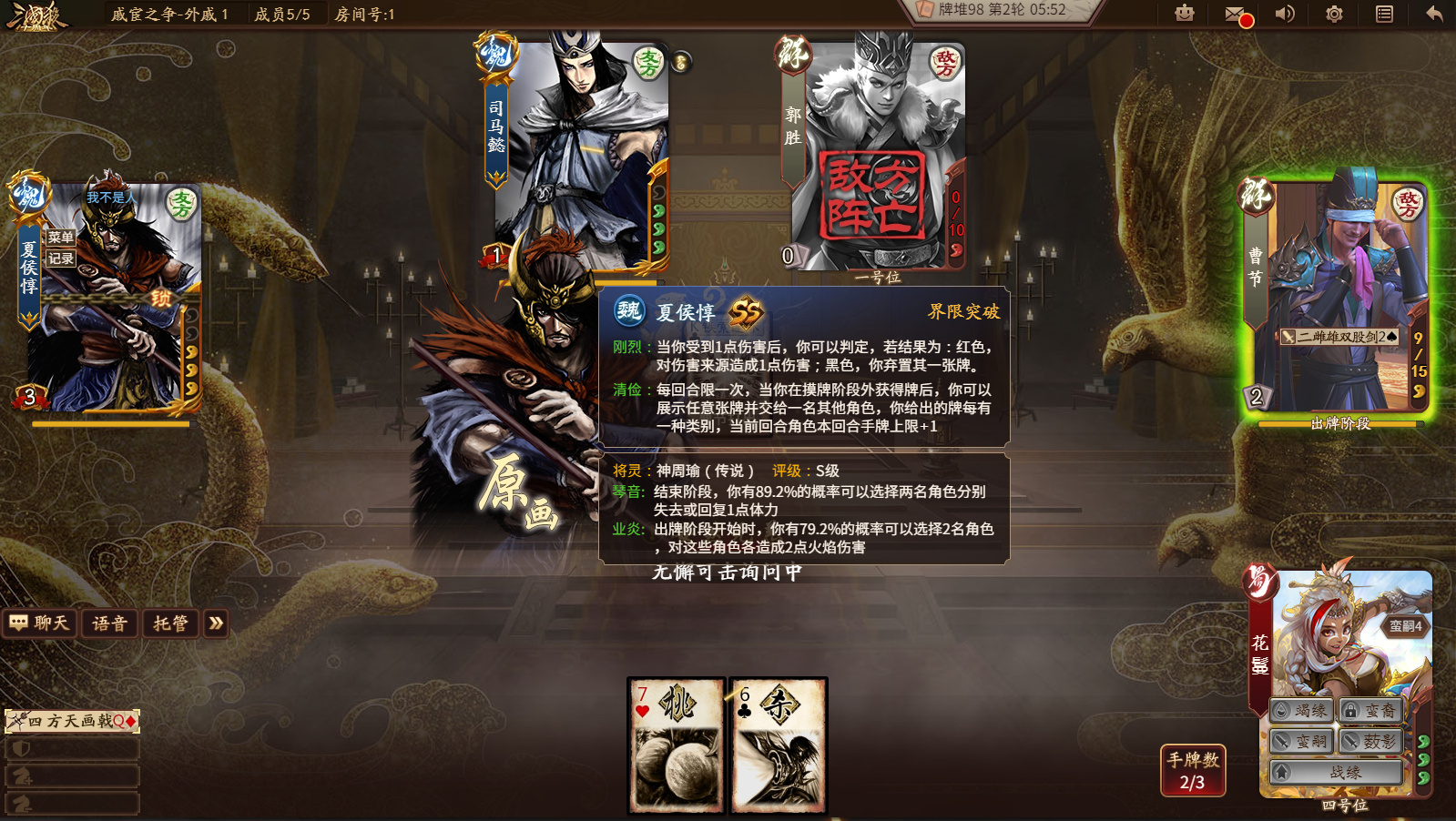Open the chat panel via 聊天 icon
Screen dimensions: 1456x821
[x=40, y=623]
